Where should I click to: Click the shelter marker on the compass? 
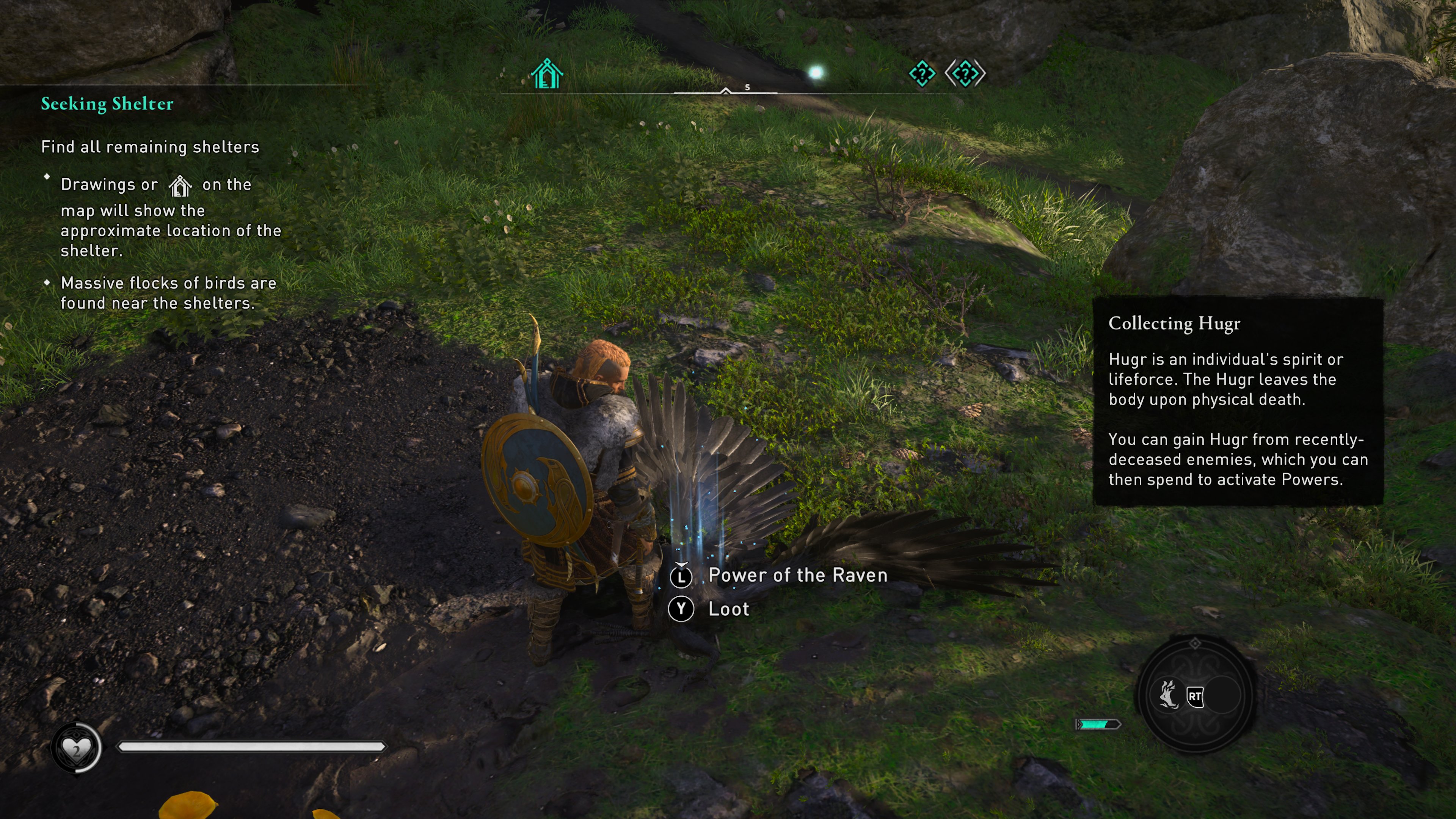pos(546,74)
